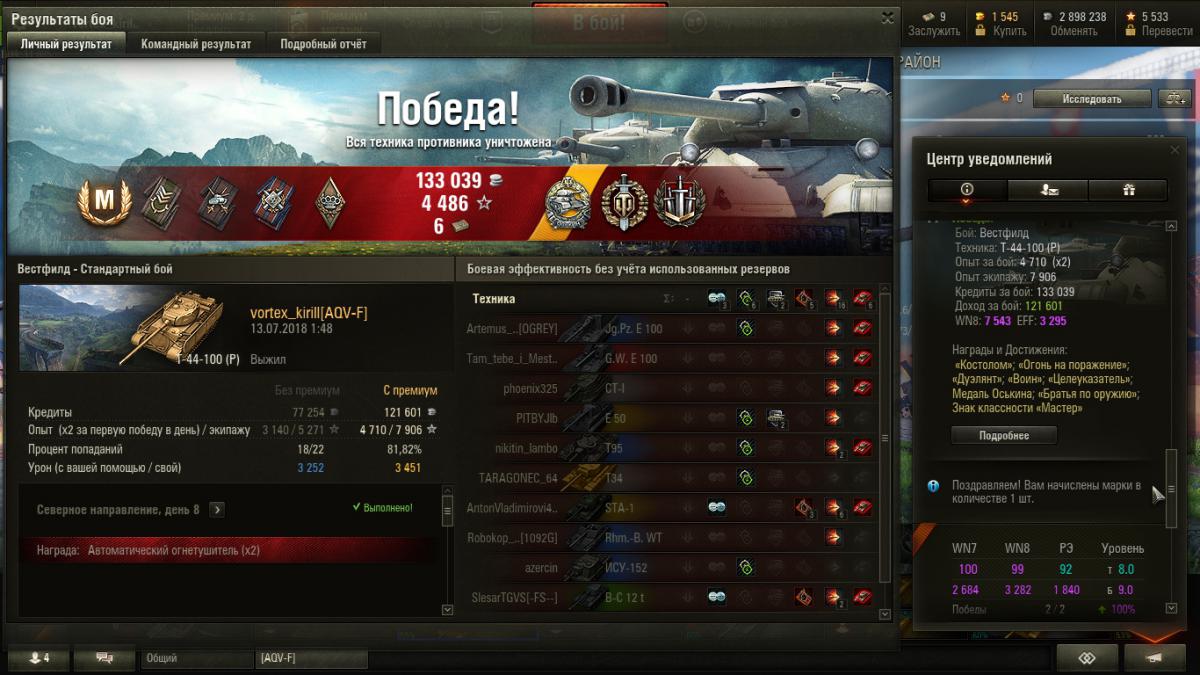
Task: Close the notification center panel
Action: click(1175, 149)
